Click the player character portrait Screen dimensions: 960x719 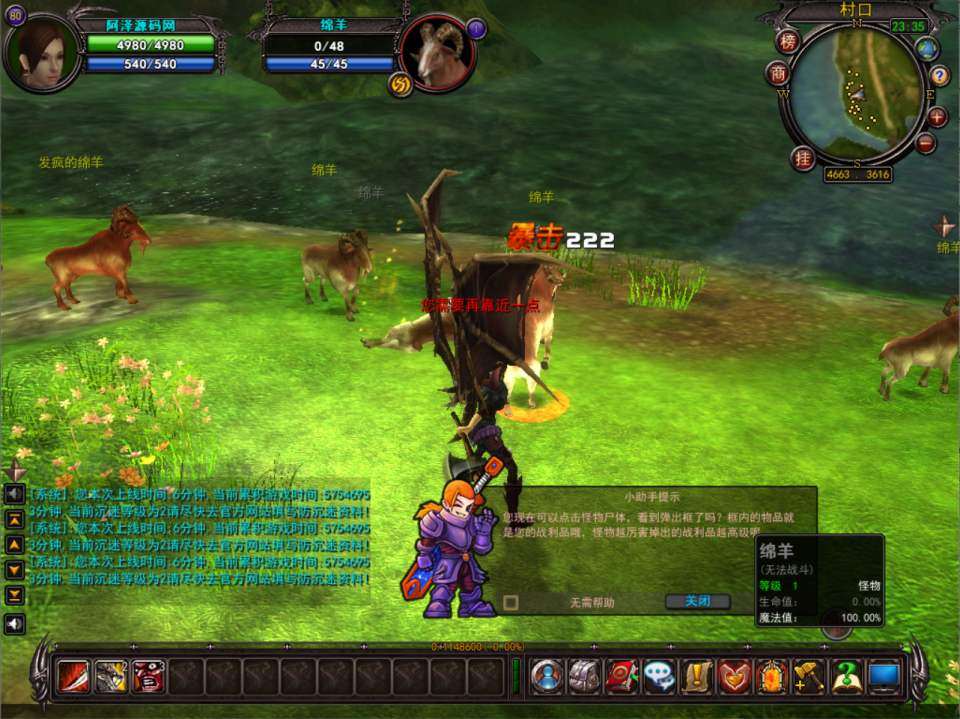coord(42,52)
